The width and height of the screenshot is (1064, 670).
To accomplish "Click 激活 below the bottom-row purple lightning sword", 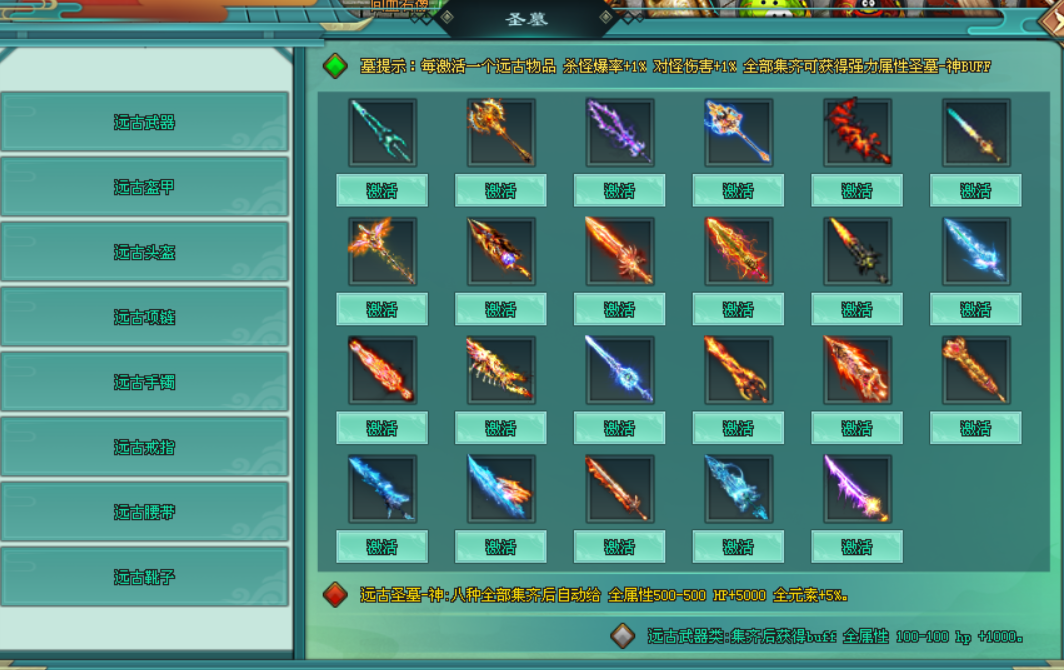I will pos(857,547).
